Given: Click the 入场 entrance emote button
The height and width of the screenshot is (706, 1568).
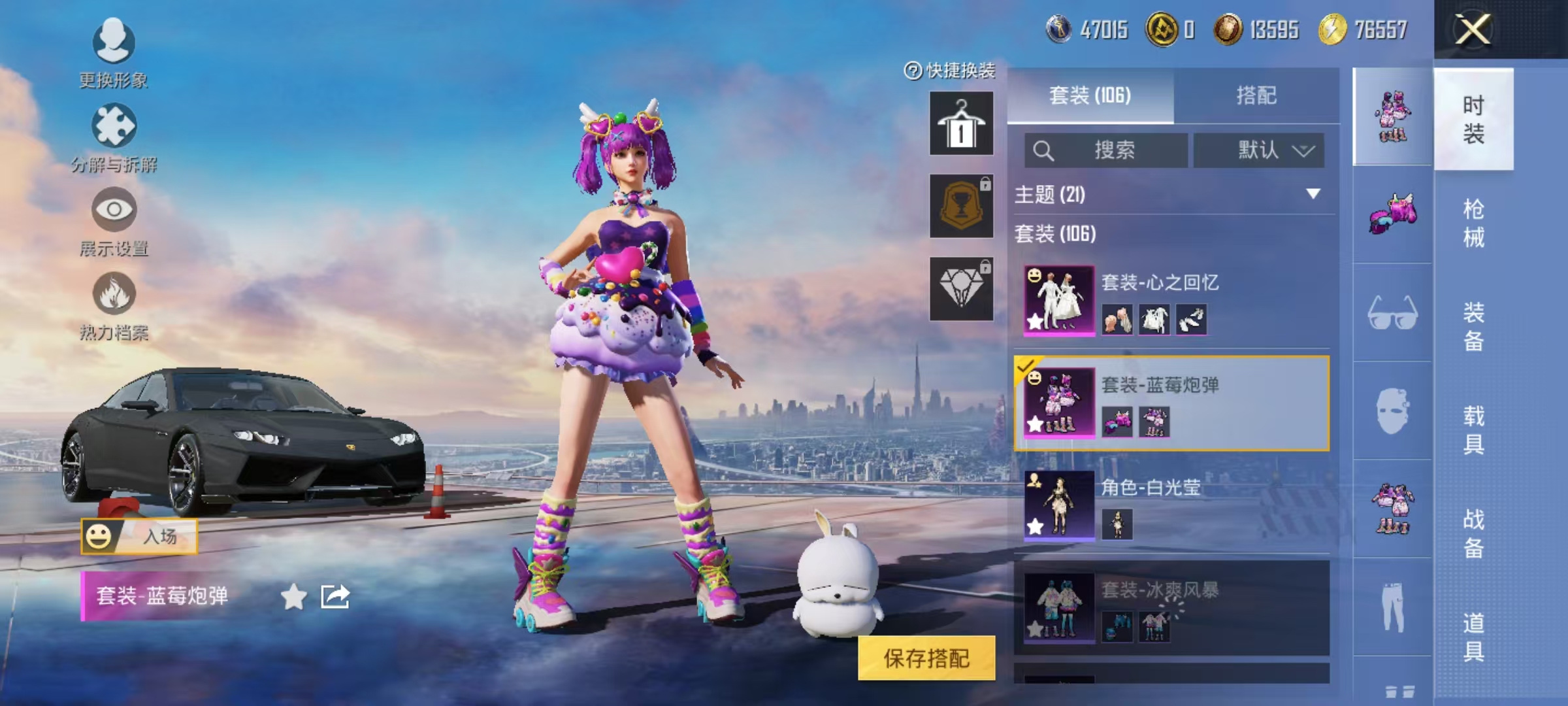Looking at the screenshot, I should tap(139, 537).
